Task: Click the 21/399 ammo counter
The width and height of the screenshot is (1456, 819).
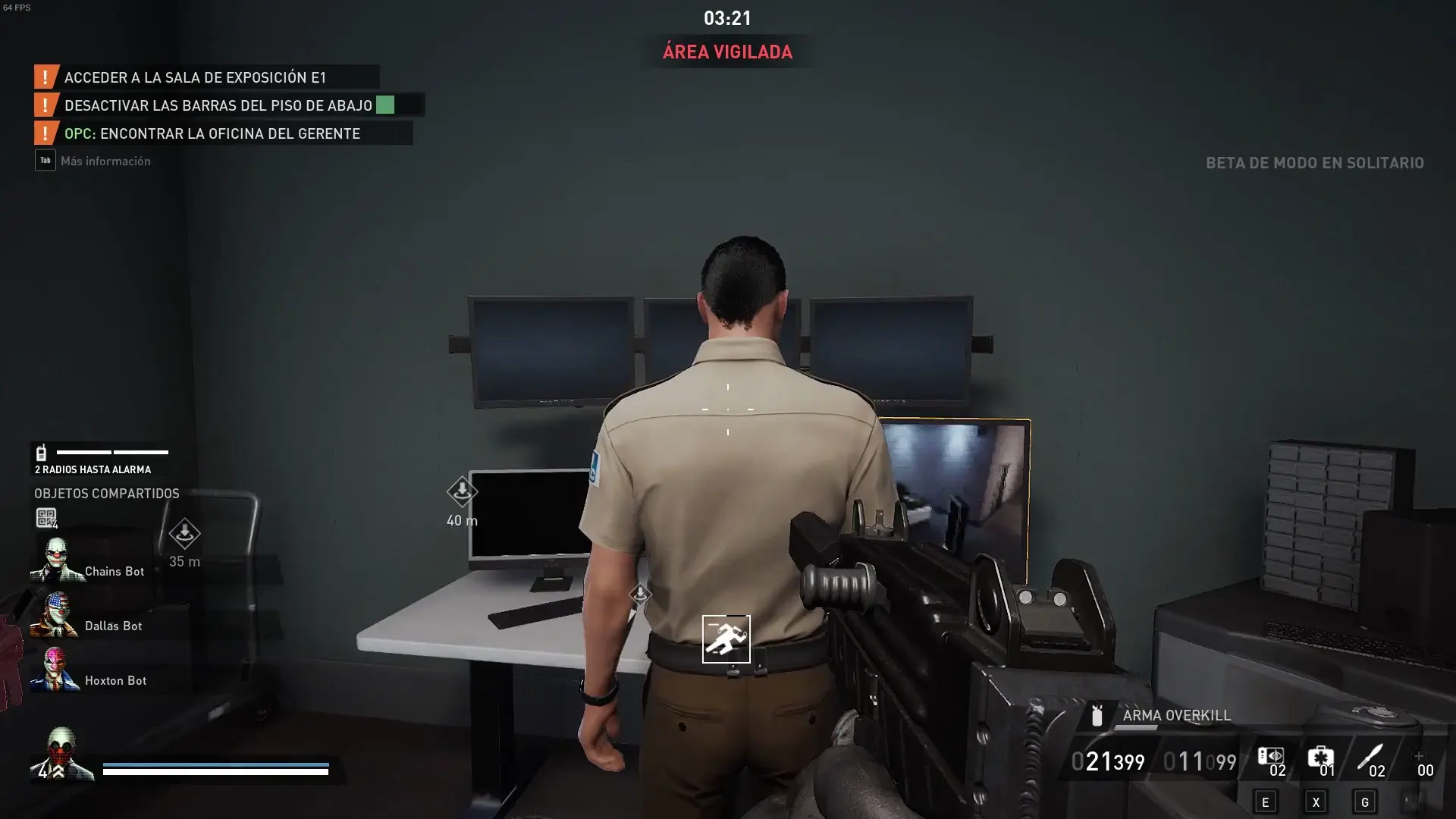Action: 1109,762
